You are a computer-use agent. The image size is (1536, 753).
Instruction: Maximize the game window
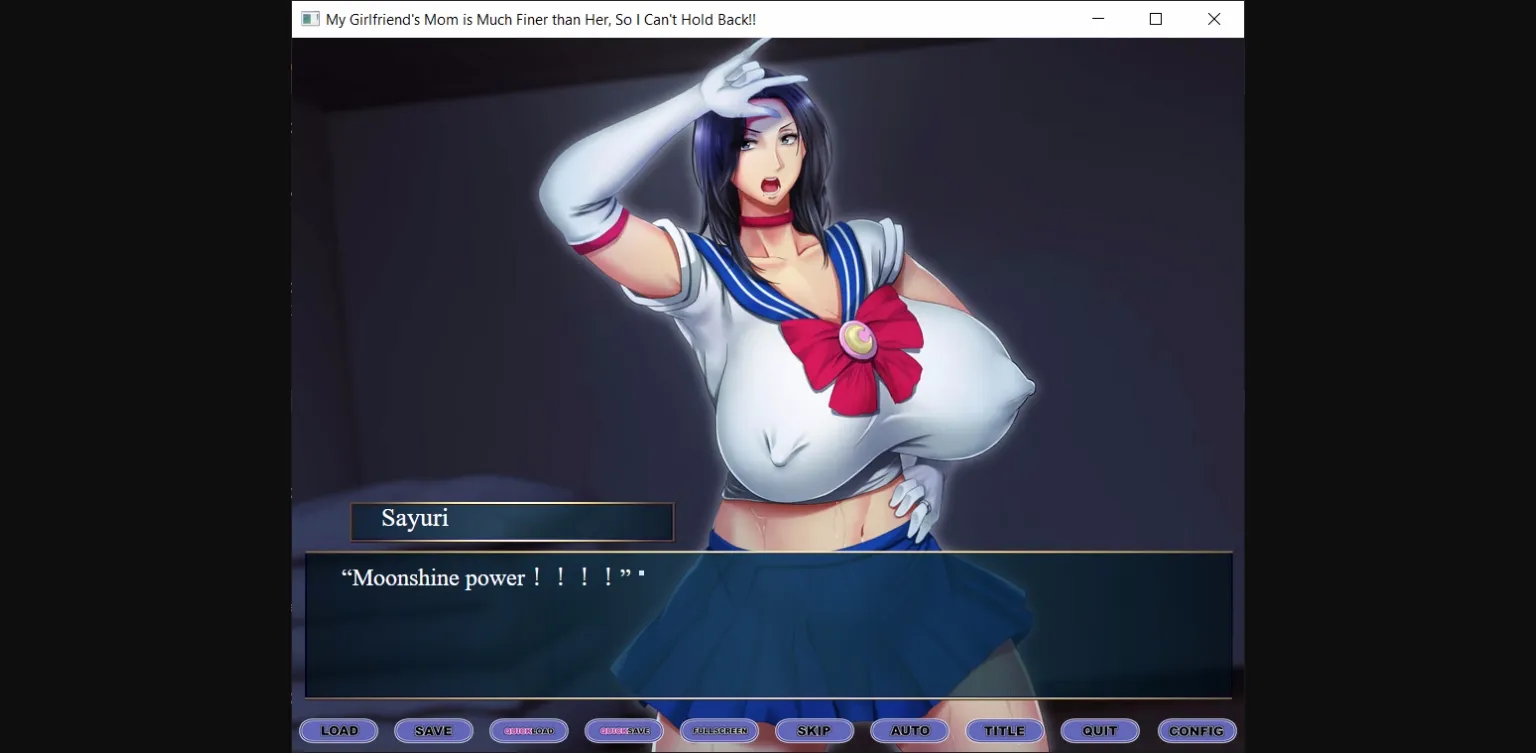[x=1155, y=18]
